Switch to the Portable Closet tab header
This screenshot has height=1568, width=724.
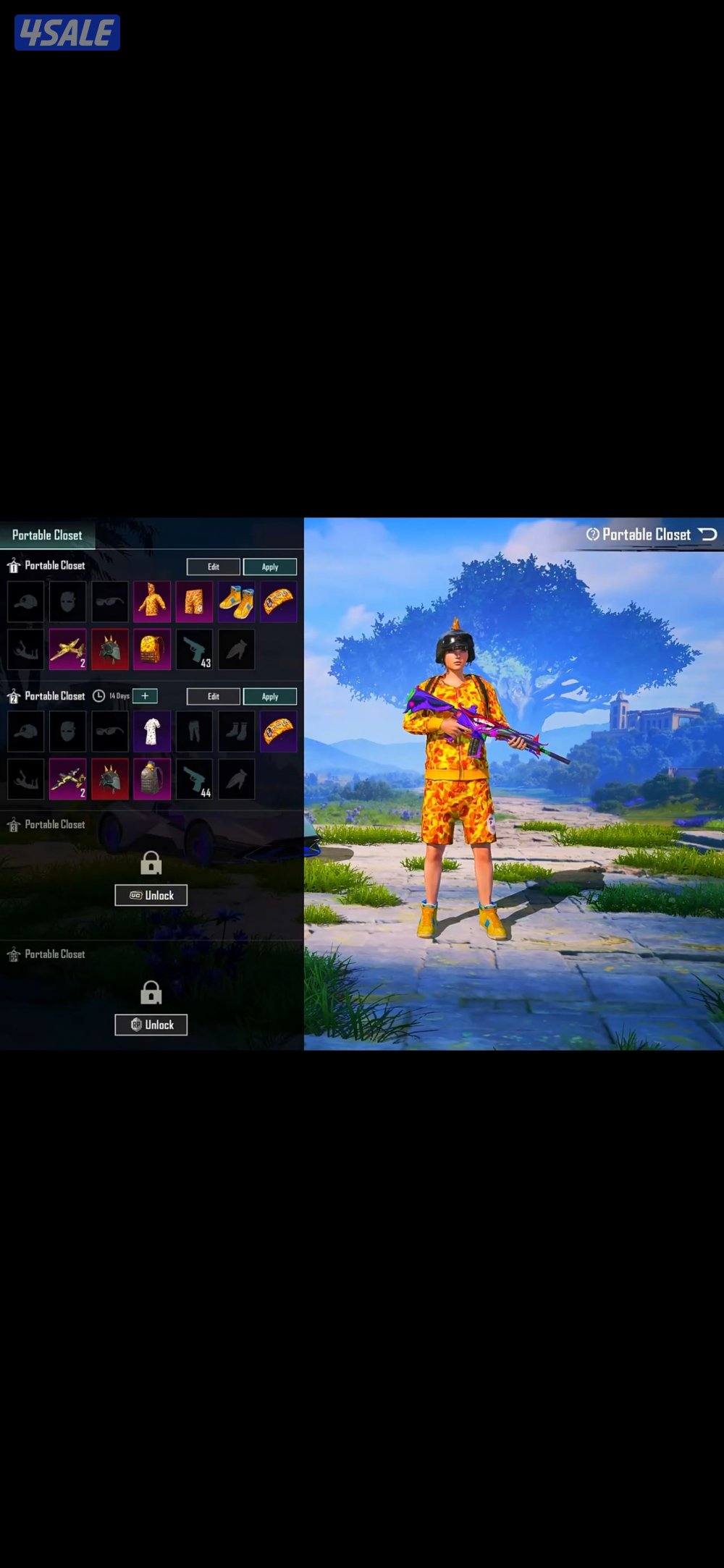(x=47, y=535)
